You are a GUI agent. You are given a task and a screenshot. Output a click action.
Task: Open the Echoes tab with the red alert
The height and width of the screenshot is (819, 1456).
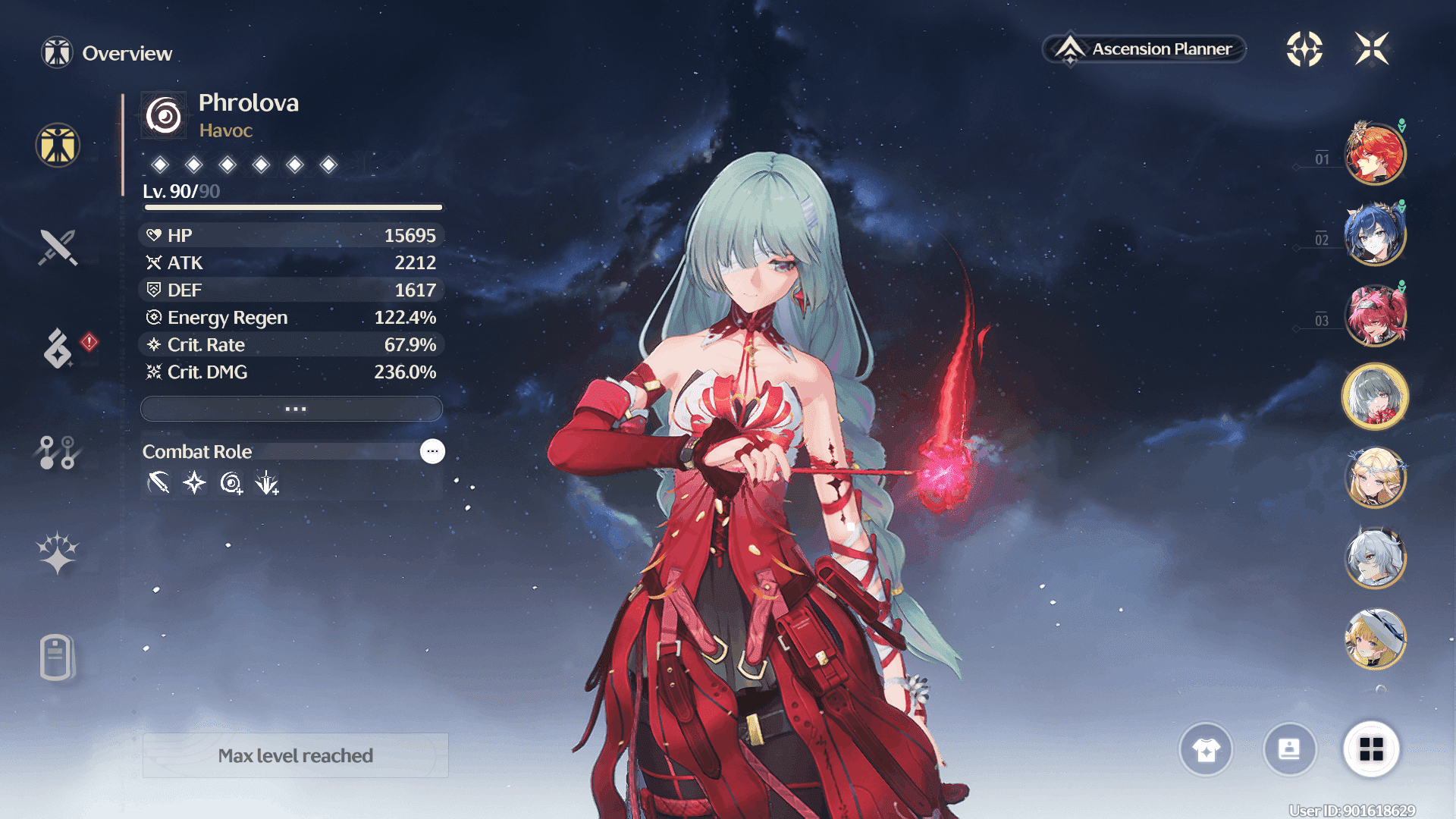click(58, 349)
